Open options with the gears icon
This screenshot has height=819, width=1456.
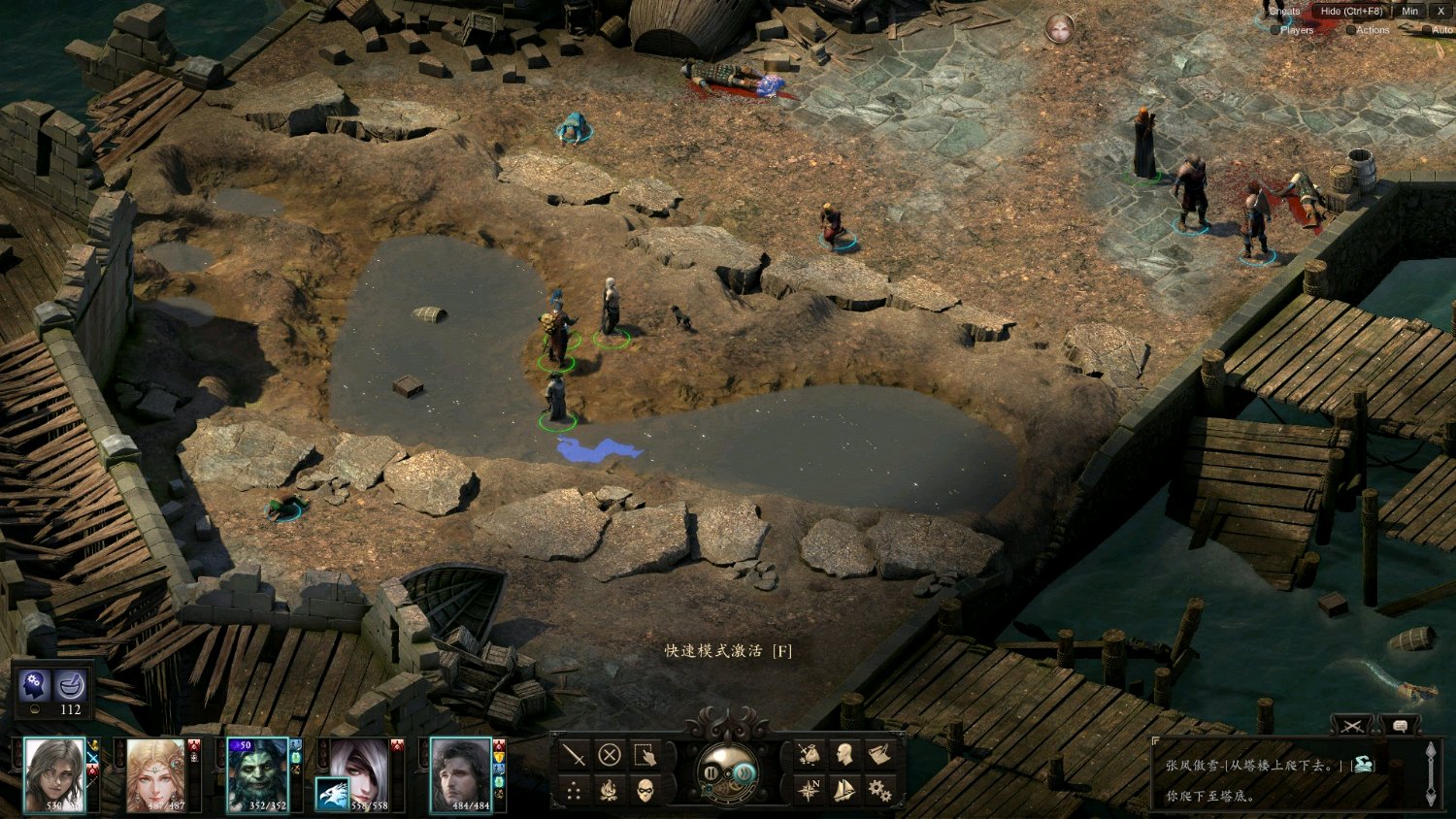[x=879, y=791]
